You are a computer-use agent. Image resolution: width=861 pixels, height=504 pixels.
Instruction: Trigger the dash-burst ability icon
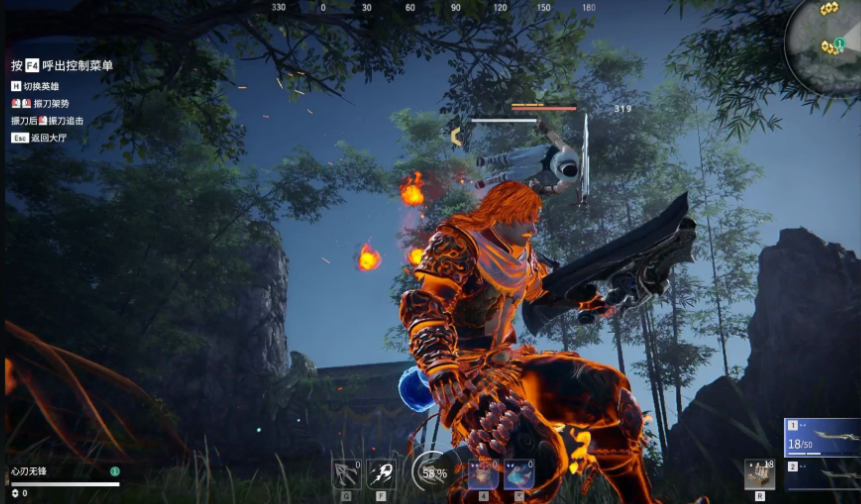click(381, 474)
